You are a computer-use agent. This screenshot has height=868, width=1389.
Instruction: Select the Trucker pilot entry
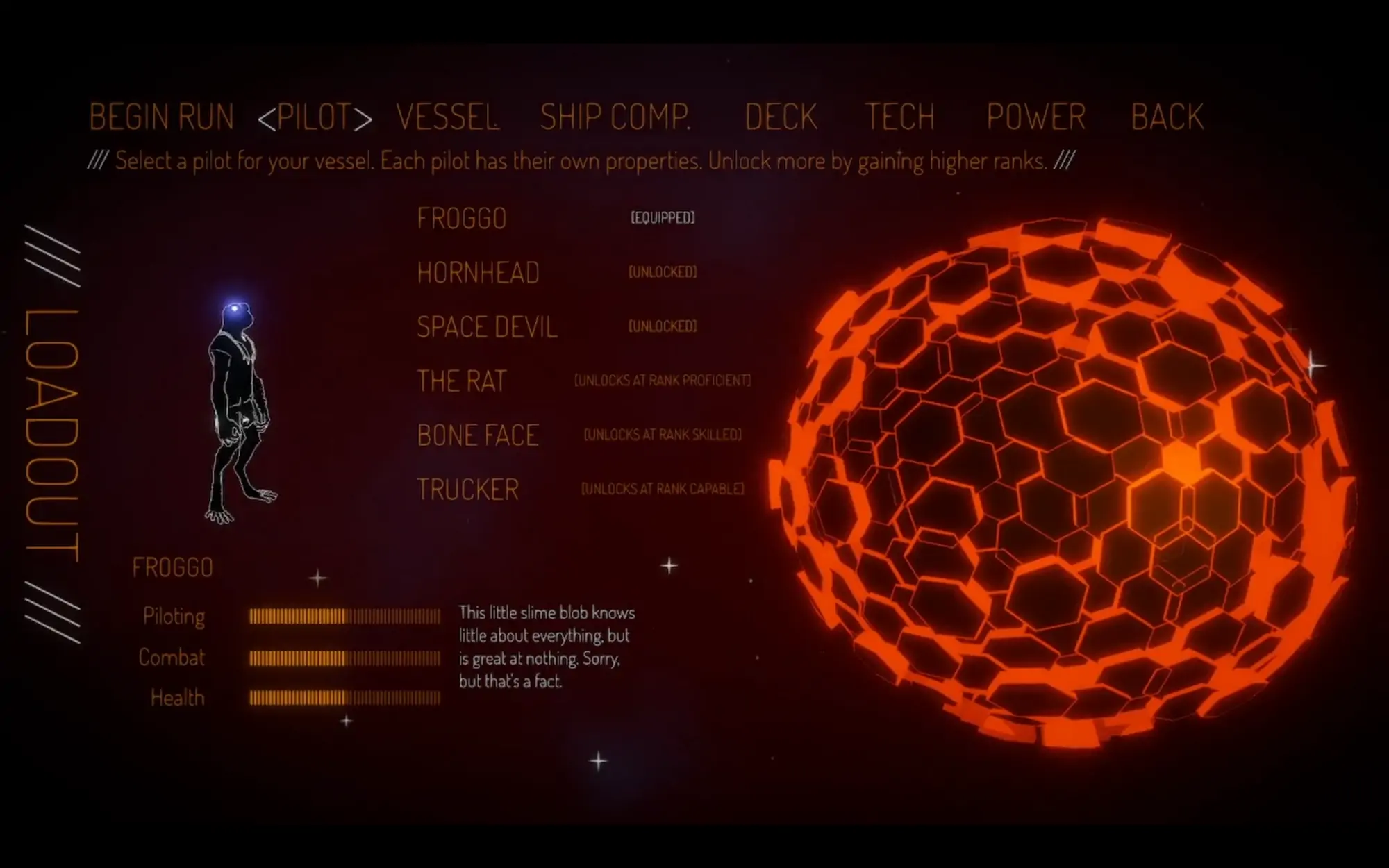tap(467, 490)
